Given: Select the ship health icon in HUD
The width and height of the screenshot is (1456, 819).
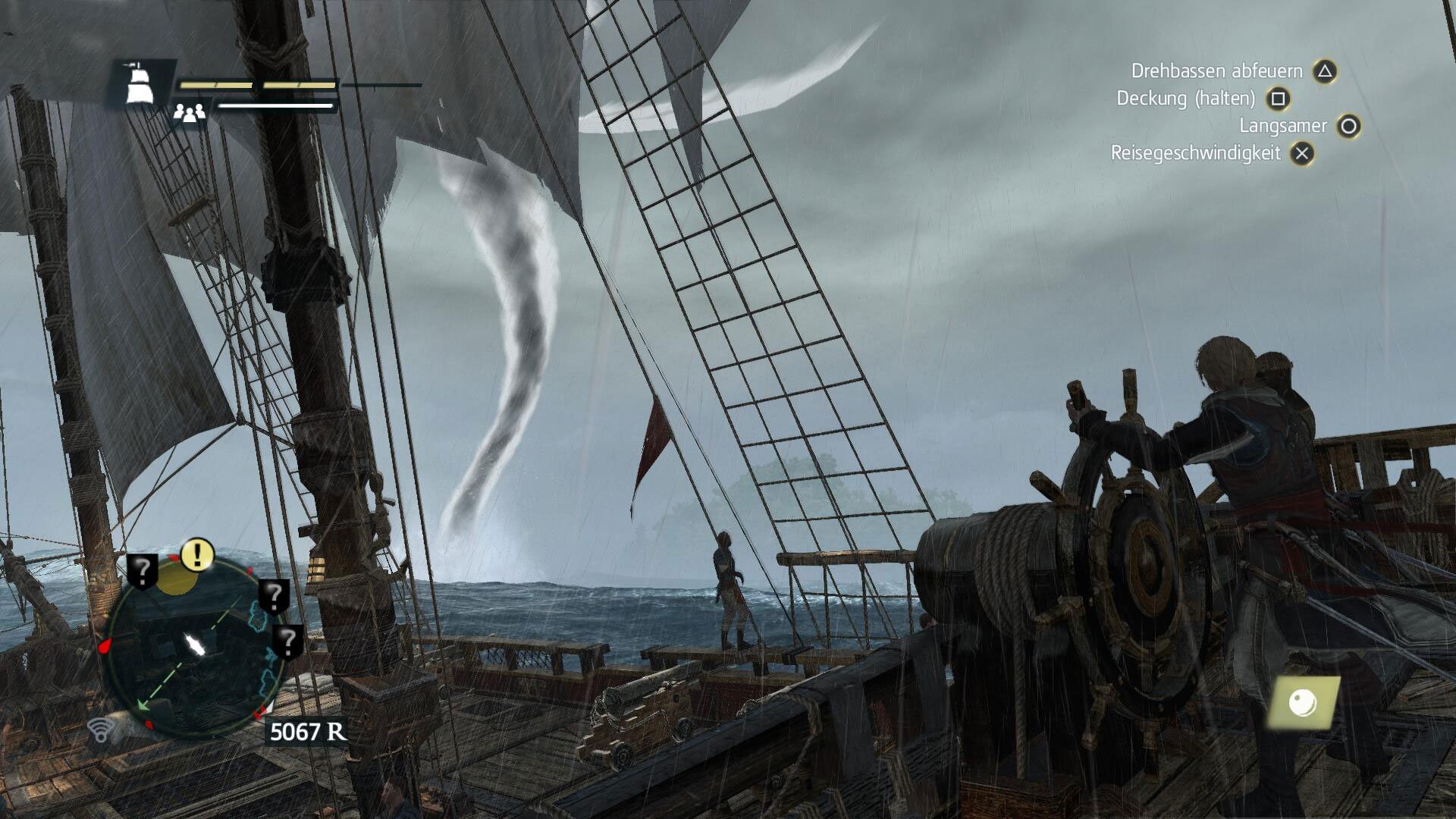Looking at the screenshot, I should coord(140,83).
